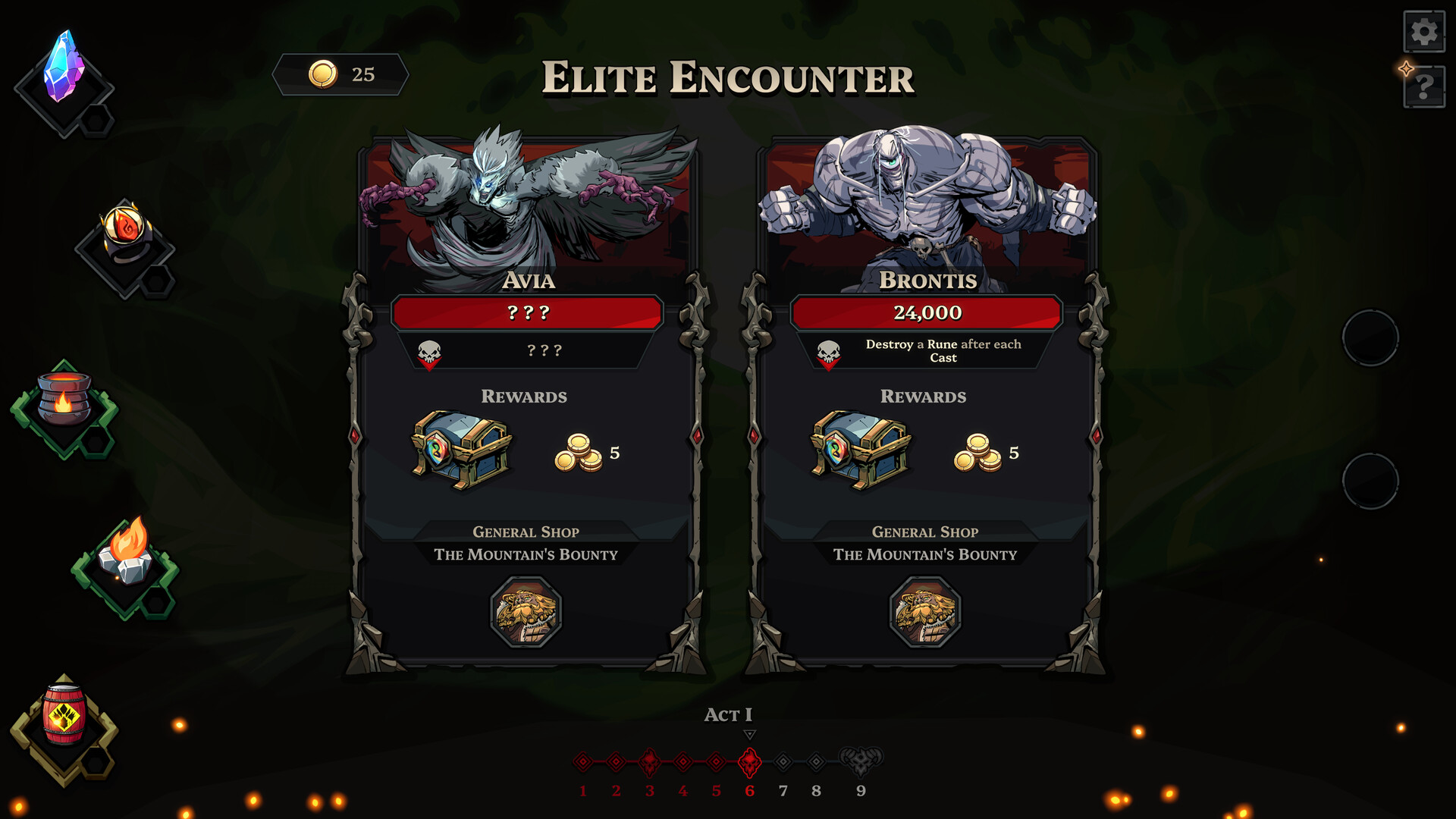Open the settings gear in the top right

(1424, 32)
